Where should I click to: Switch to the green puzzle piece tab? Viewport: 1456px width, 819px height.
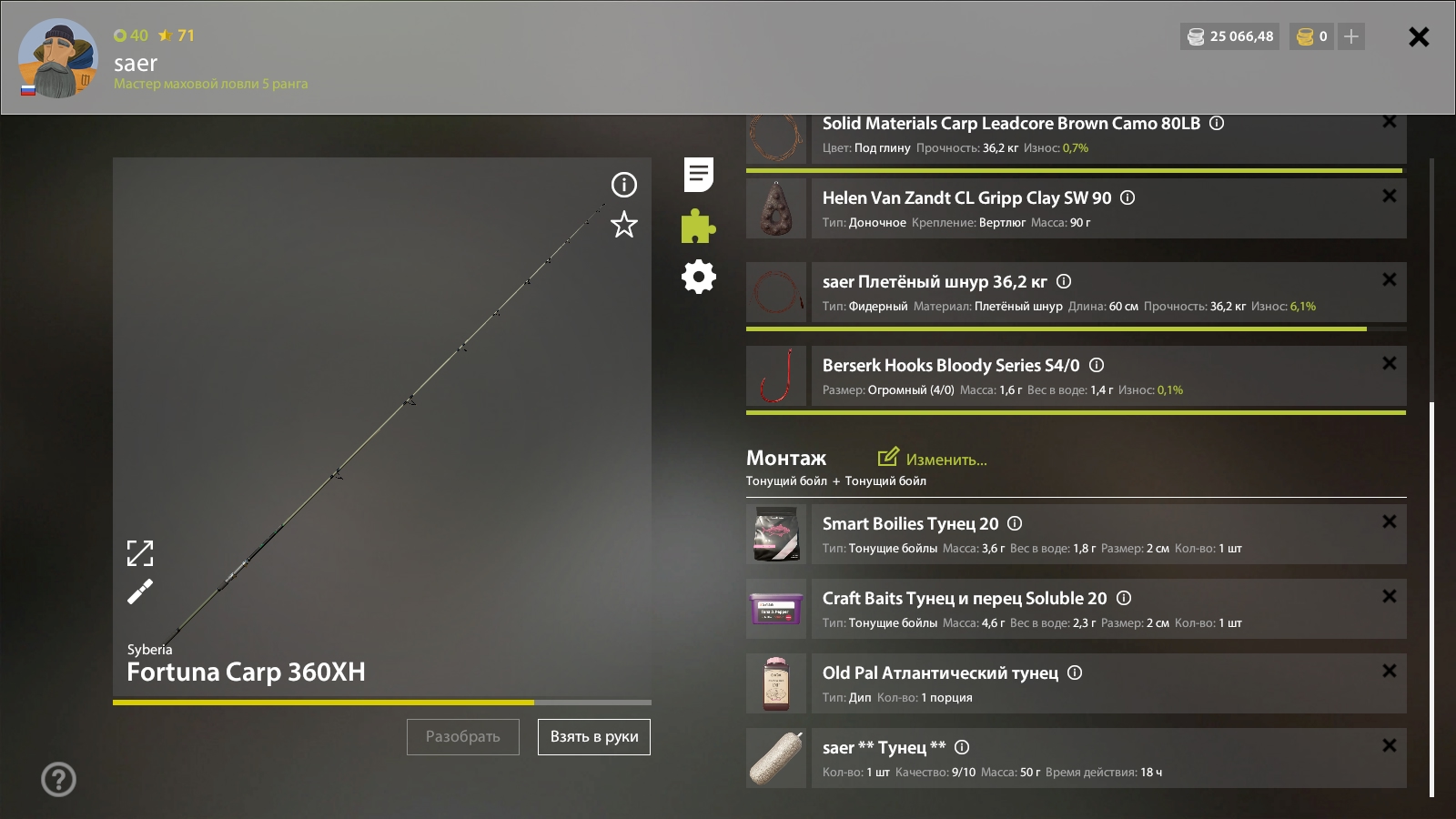[698, 227]
